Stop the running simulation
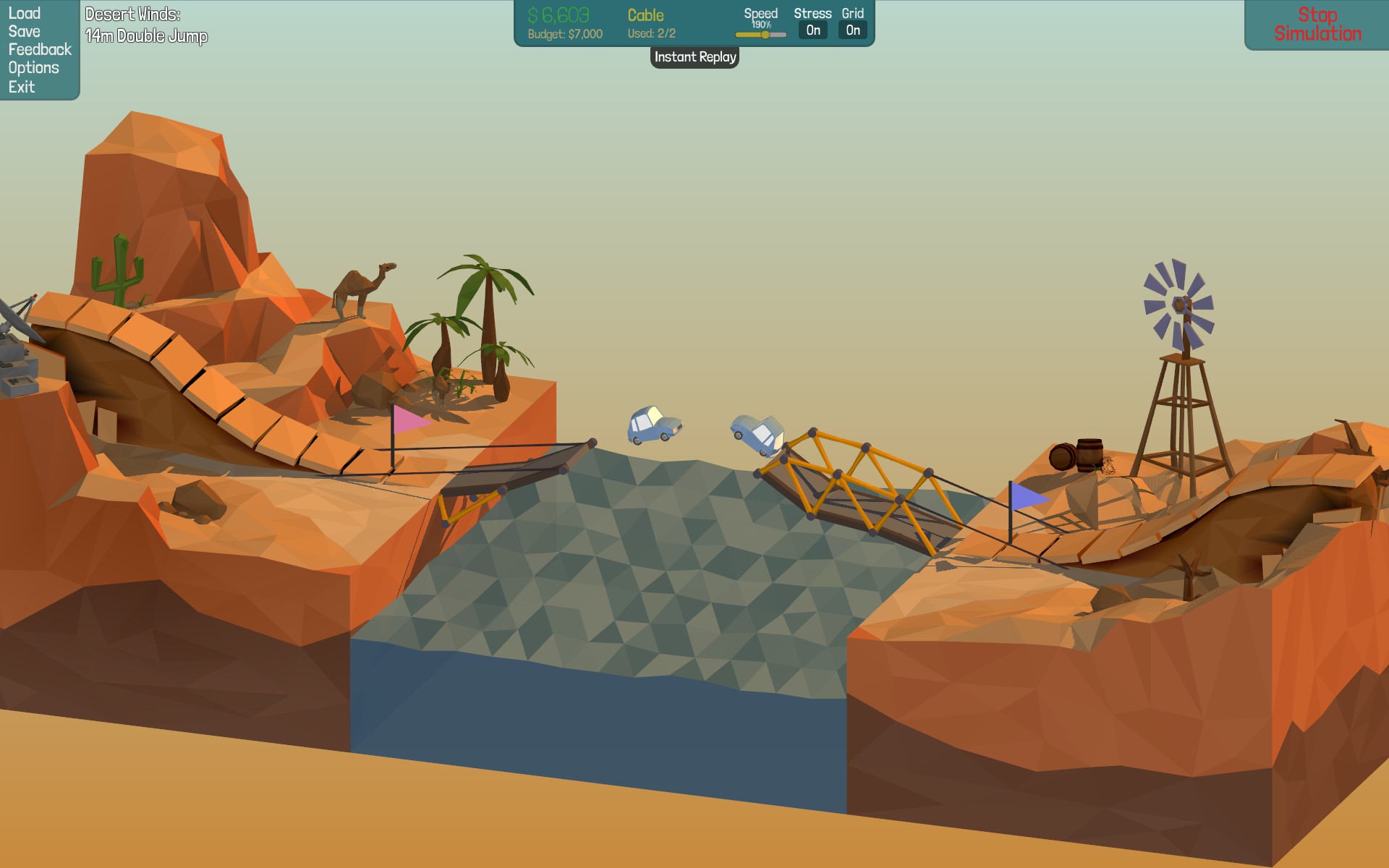This screenshot has height=868, width=1389. click(1317, 25)
